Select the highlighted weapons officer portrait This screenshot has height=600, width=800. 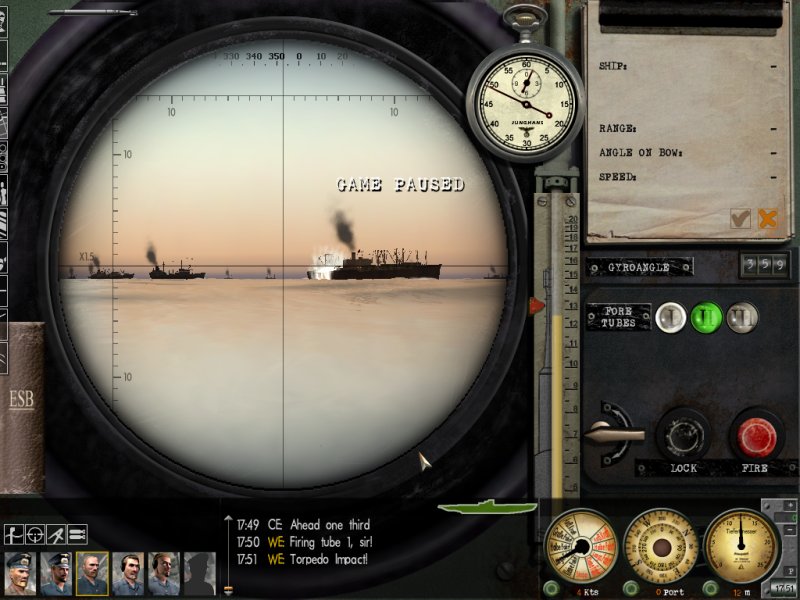coord(91,573)
